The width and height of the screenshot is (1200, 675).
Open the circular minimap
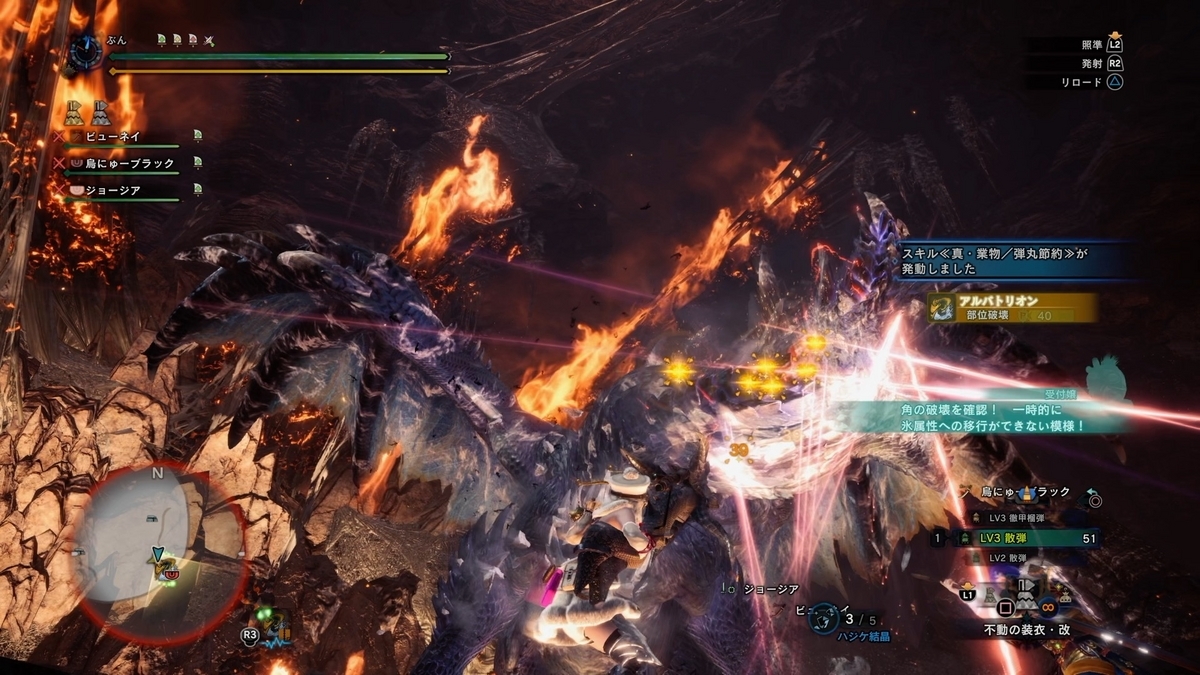click(158, 538)
